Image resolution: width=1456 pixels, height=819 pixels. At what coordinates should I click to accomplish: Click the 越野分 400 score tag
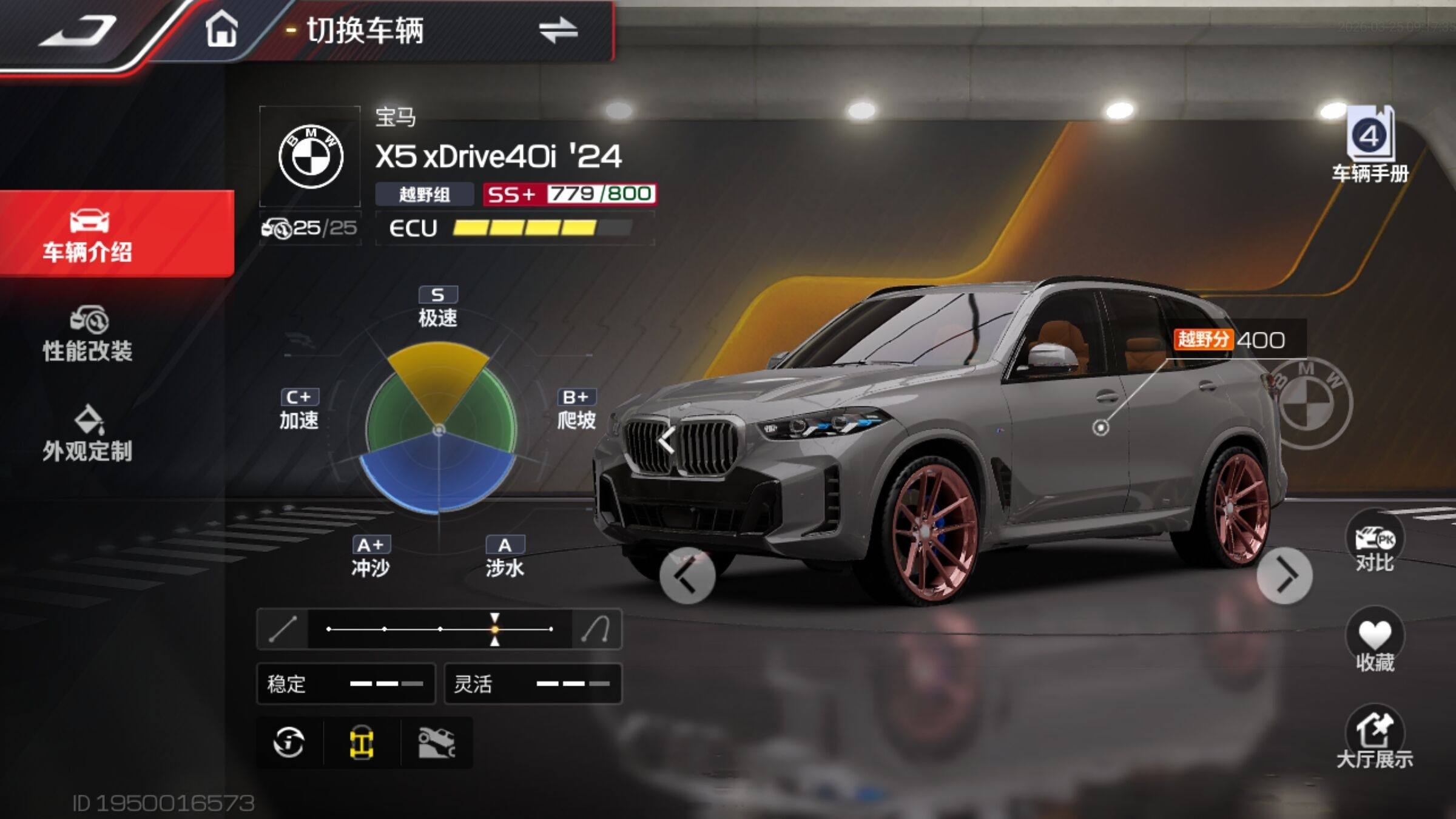pyautogui.click(x=1232, y=340)
